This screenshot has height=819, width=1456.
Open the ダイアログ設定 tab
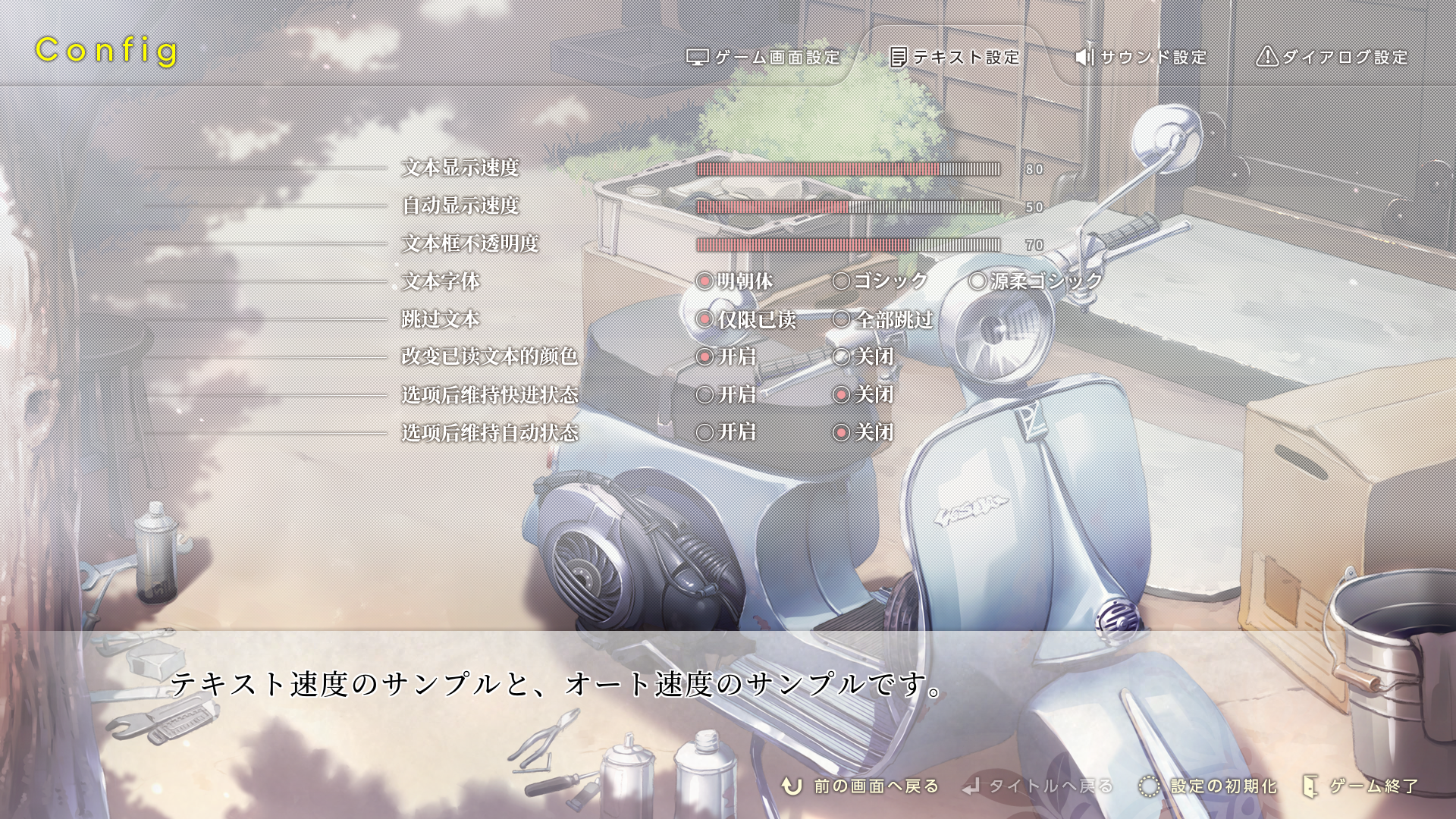tap(1332, 58)
